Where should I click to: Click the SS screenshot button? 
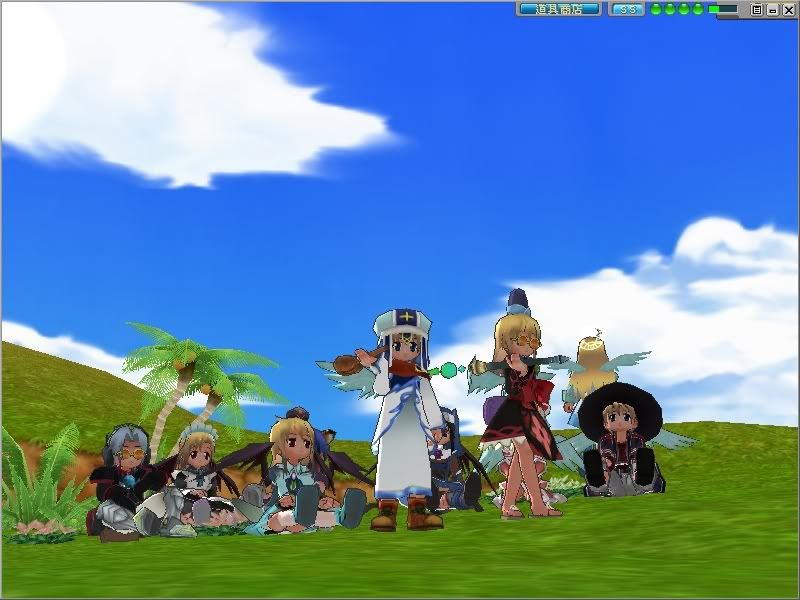626,9
